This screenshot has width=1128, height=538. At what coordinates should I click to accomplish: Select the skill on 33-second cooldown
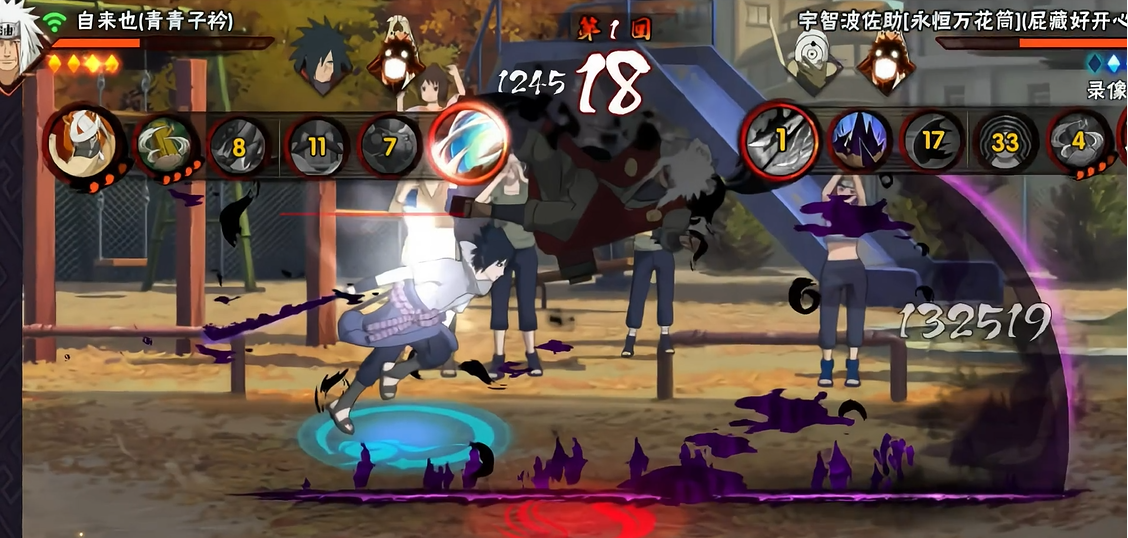[1005, 141]
